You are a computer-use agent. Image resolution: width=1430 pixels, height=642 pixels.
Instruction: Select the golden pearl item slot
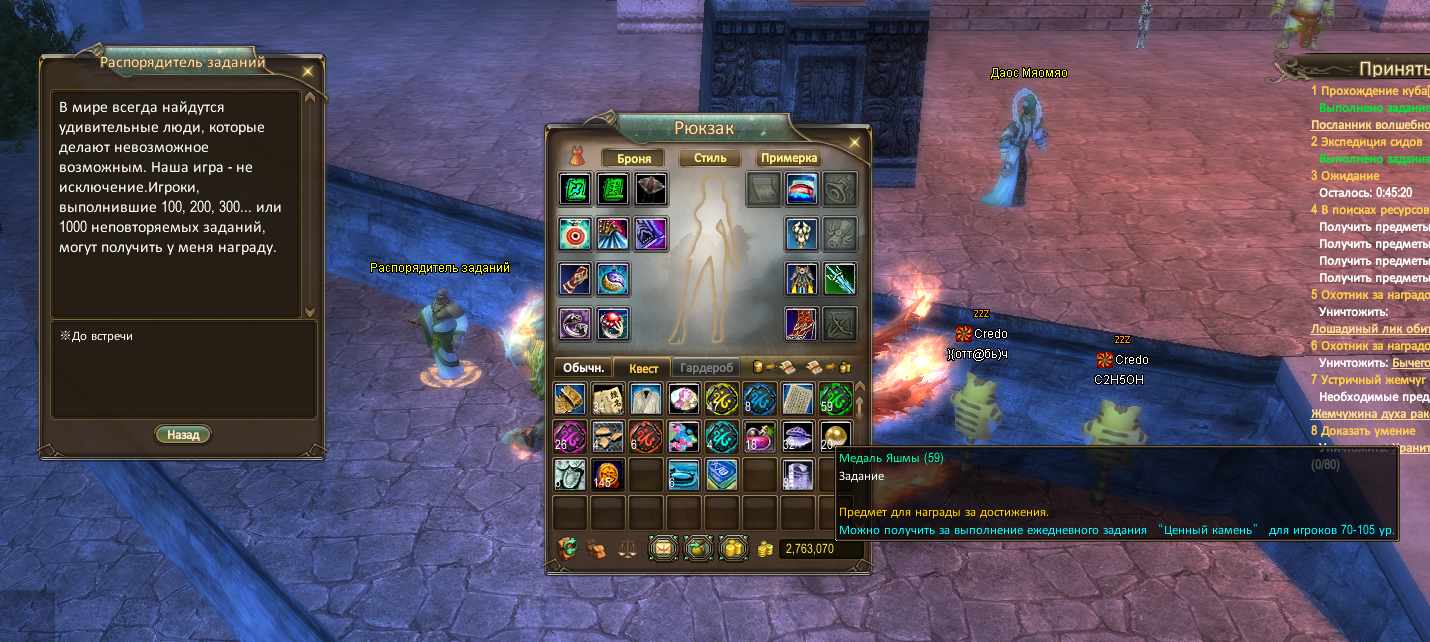(x=835, y=436)
